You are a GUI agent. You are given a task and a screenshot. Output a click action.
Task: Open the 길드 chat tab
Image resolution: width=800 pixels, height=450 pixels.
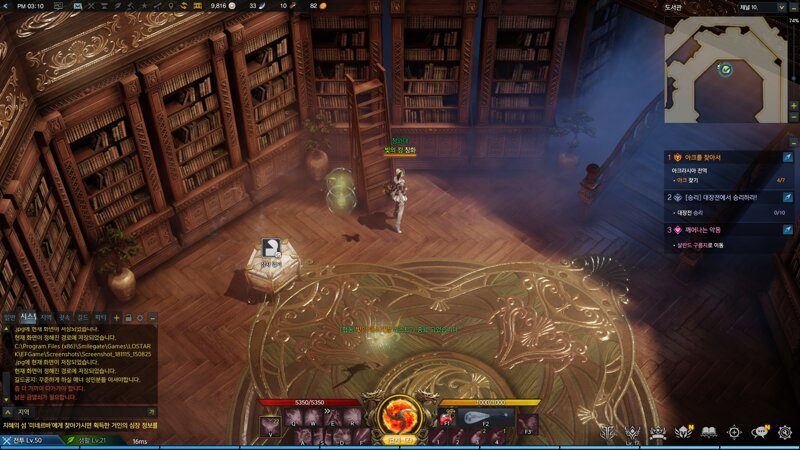coord(82,317)
